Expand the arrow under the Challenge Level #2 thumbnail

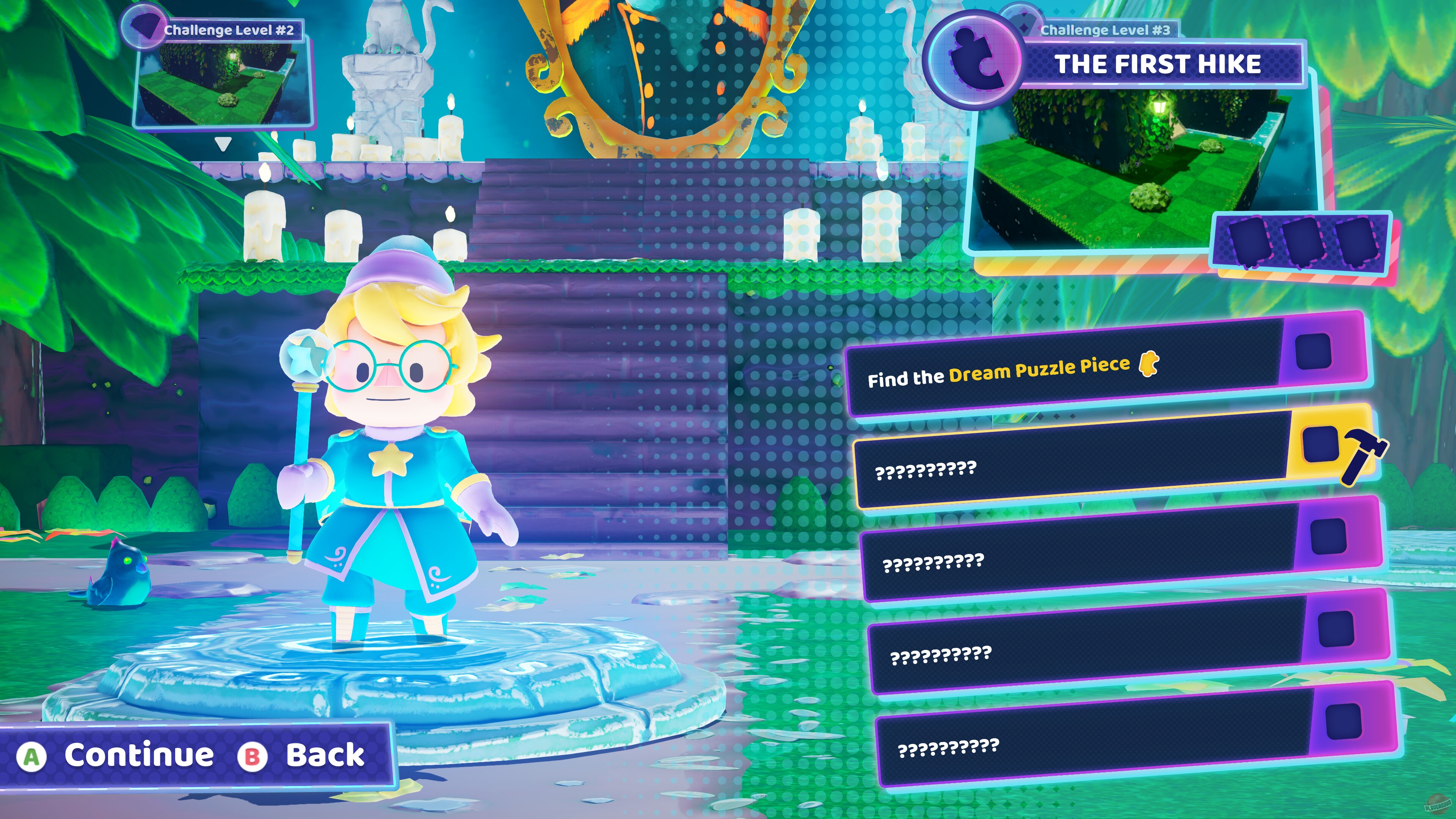click(x=223, y=144)
